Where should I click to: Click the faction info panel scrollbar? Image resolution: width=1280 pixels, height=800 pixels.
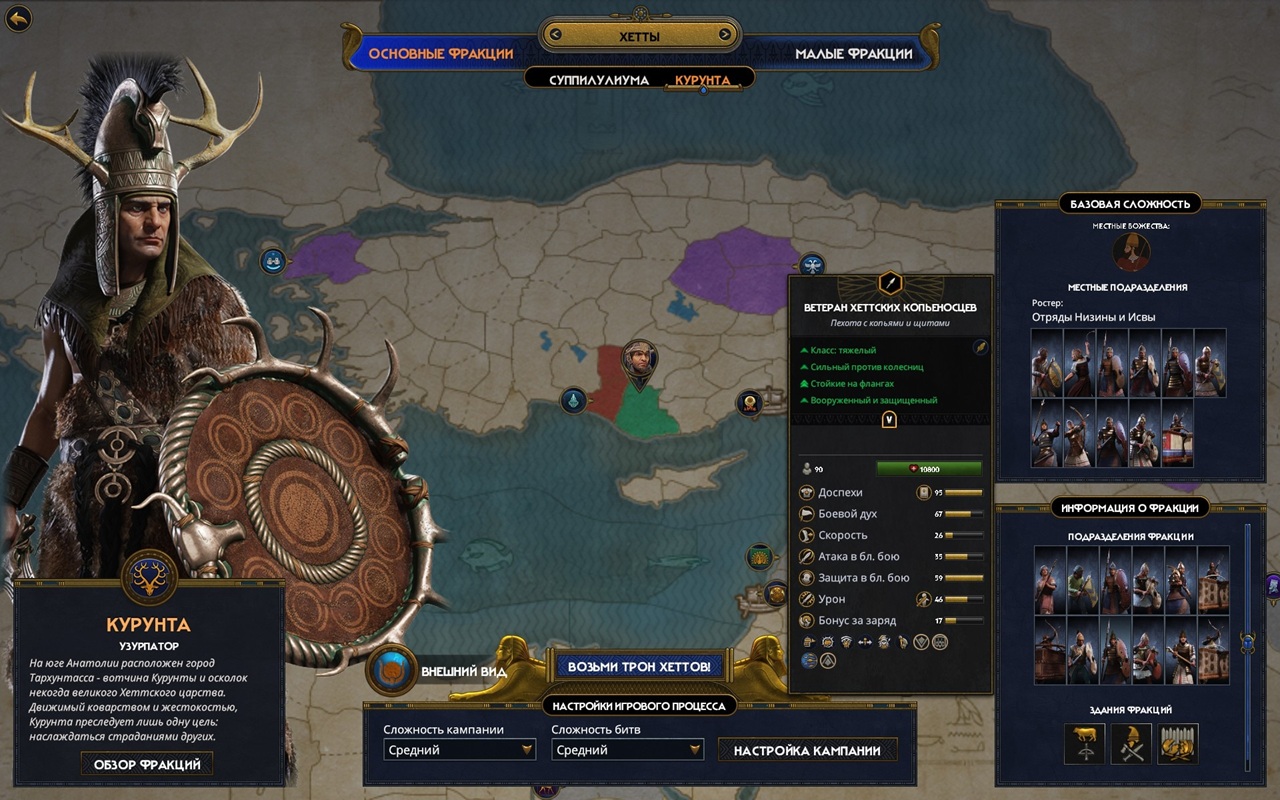(1246, 642)
